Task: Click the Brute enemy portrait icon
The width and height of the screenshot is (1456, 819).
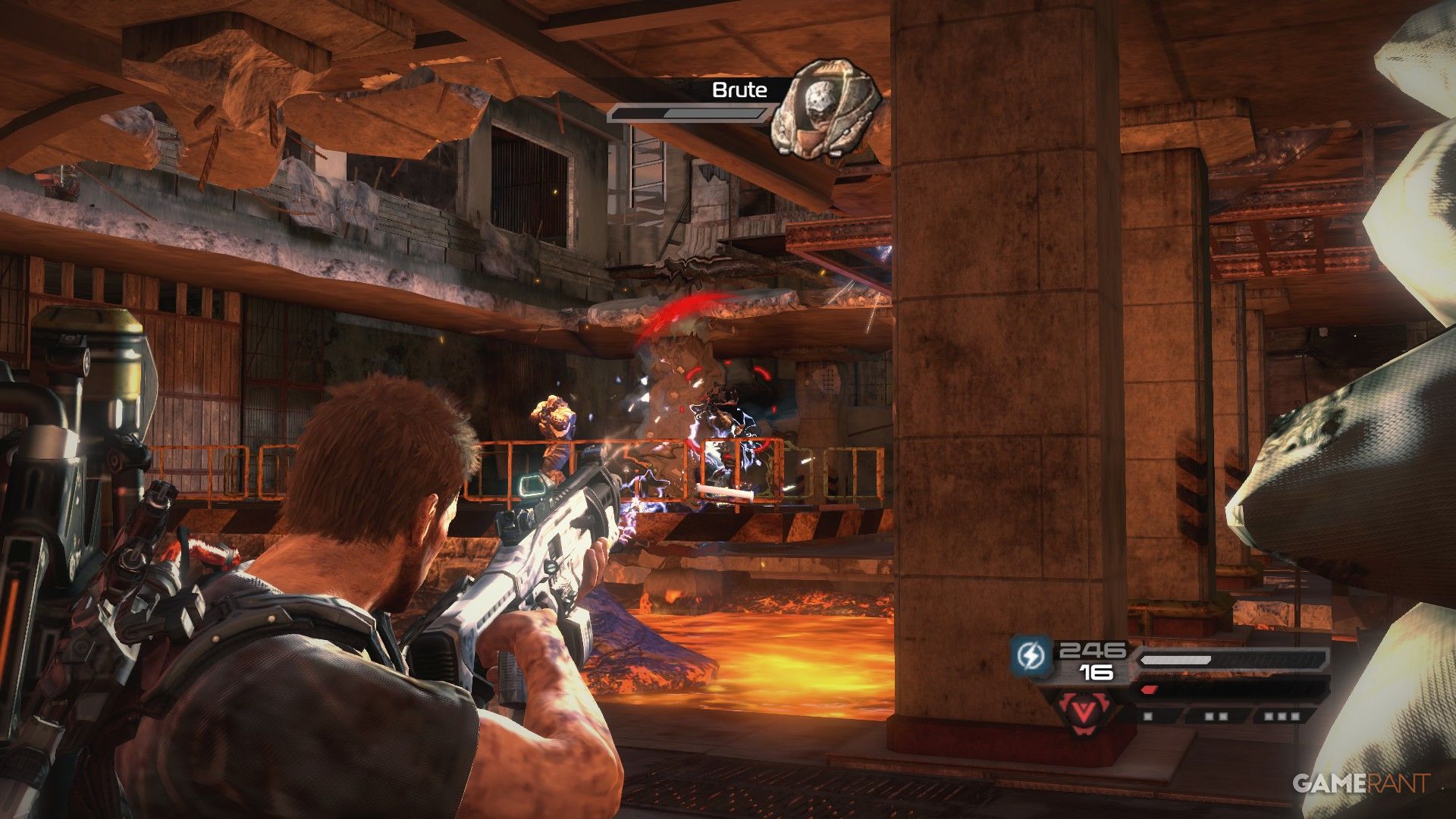Action: (825, 108)
